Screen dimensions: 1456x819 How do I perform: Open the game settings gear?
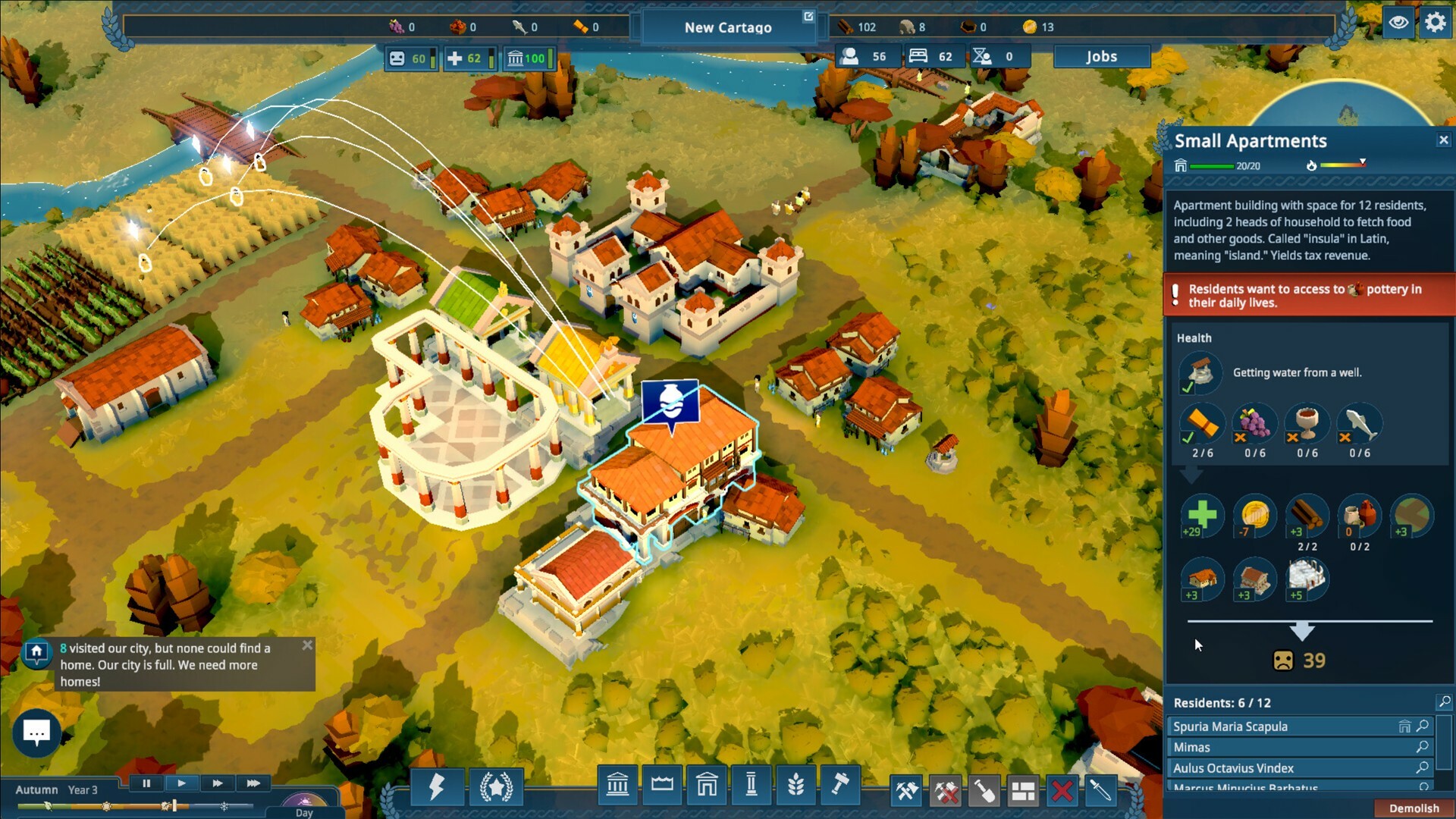pyautogui.click(x=1436, y=23)
